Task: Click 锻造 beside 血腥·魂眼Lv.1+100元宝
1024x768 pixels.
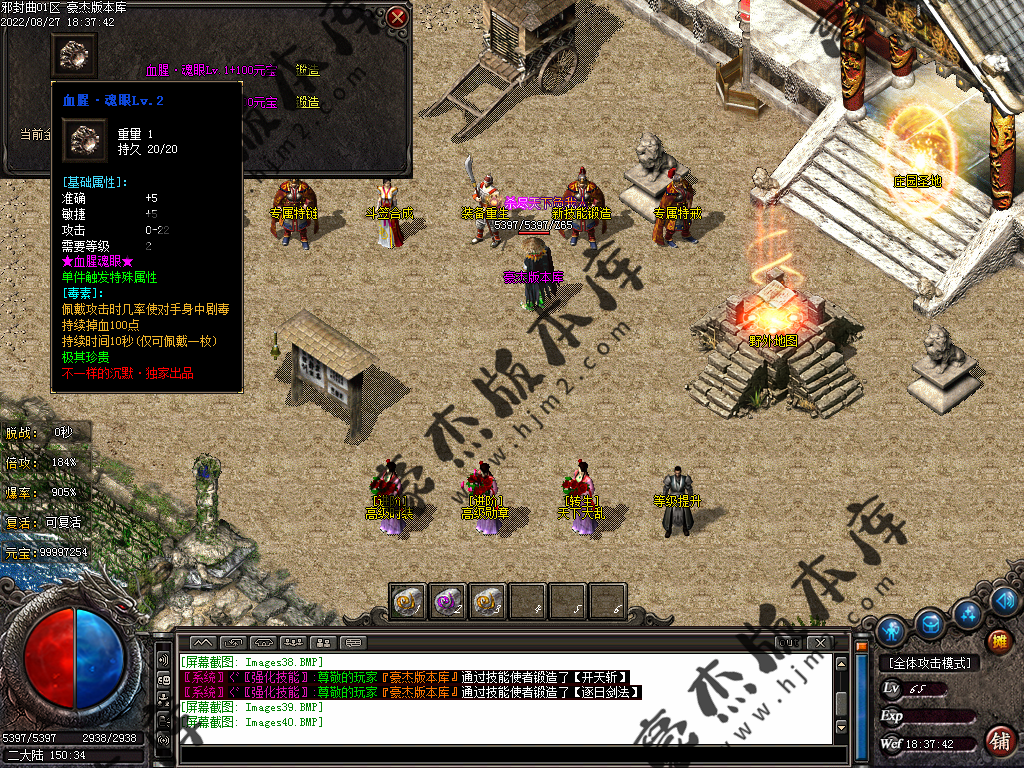Action: 307,71
